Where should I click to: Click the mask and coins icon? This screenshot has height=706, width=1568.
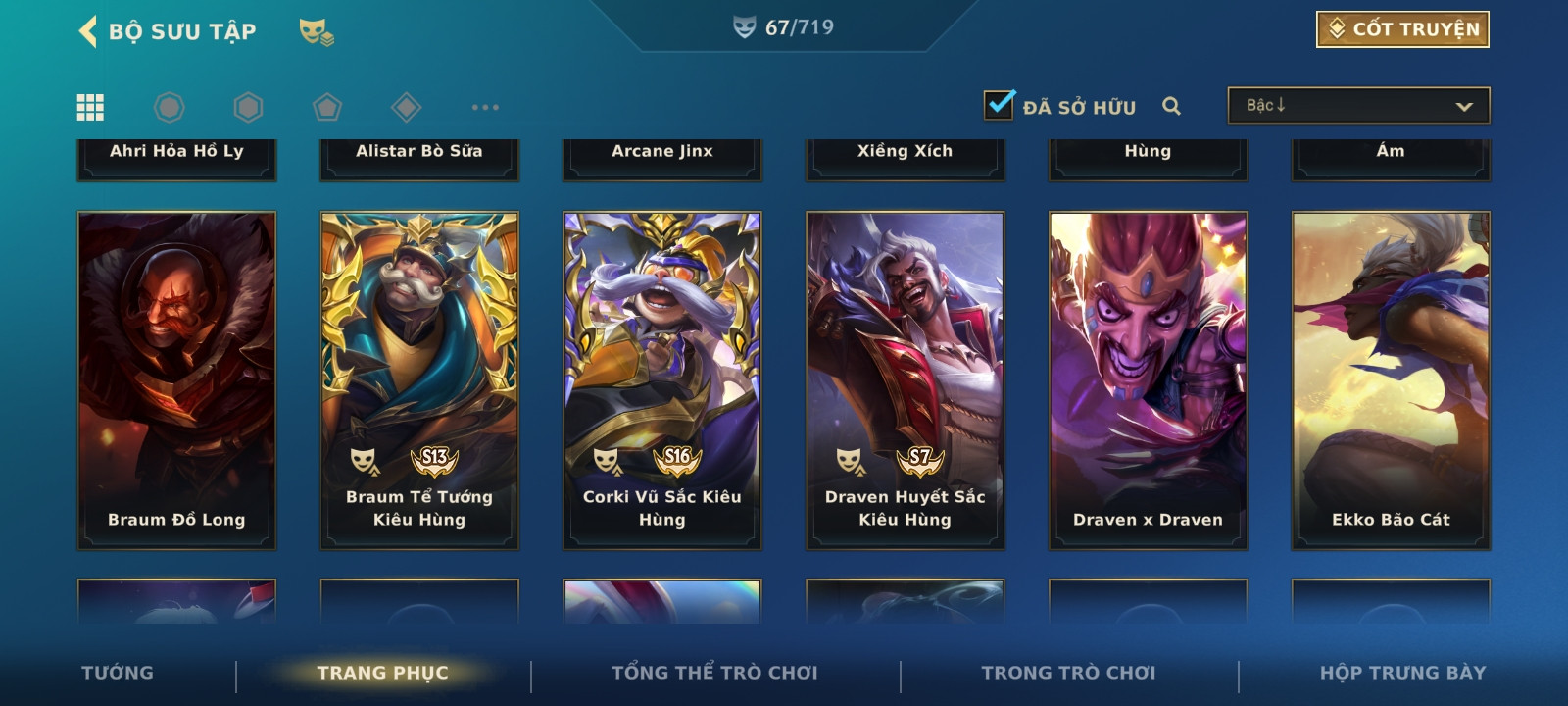(316, 32)
